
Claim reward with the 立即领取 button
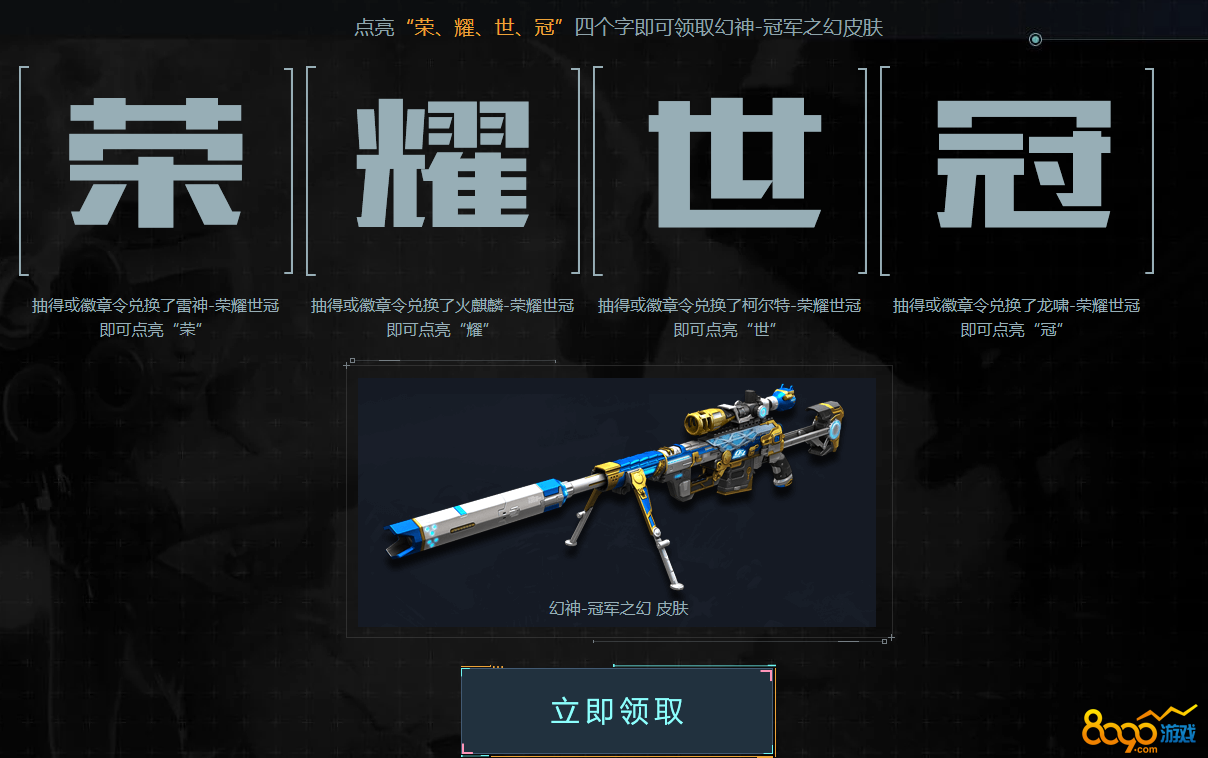tap(617, 711)
